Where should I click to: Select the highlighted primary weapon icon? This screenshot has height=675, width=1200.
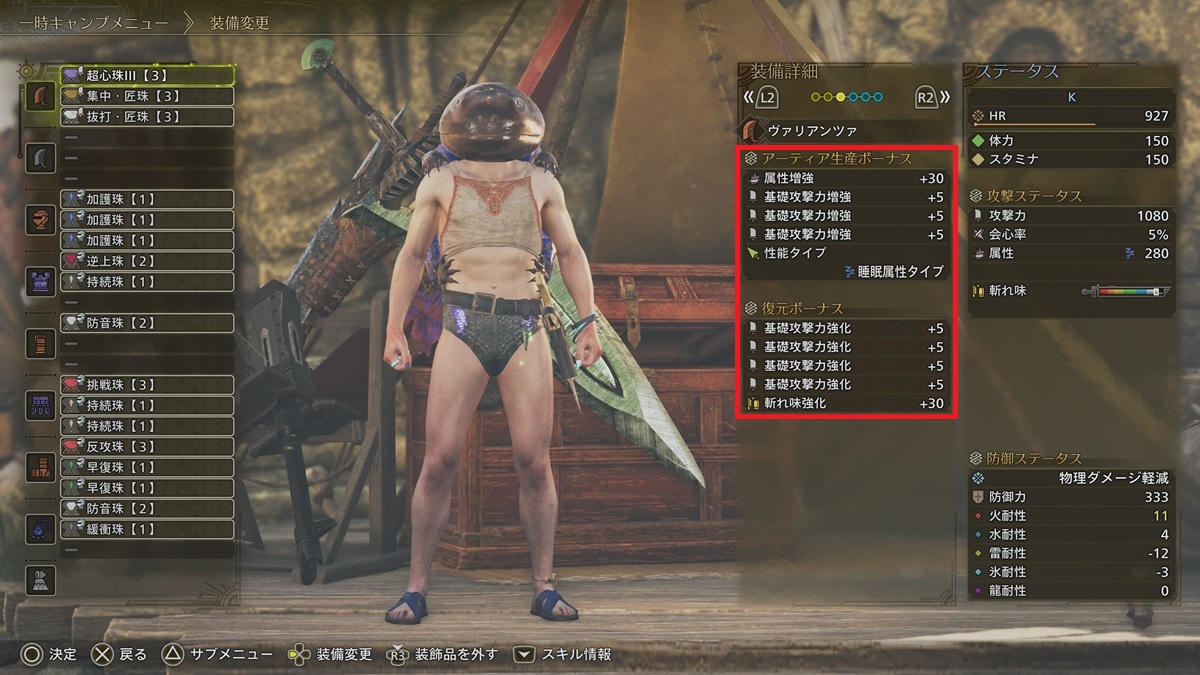tap(40, 96)
